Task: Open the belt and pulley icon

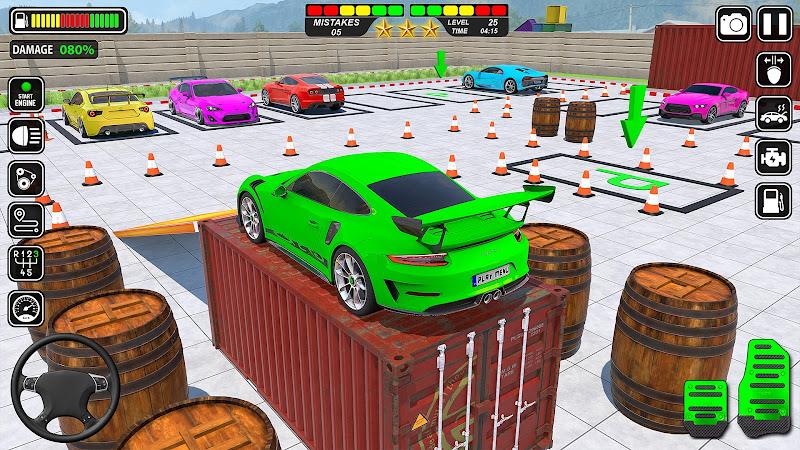Action: [24, 178]
